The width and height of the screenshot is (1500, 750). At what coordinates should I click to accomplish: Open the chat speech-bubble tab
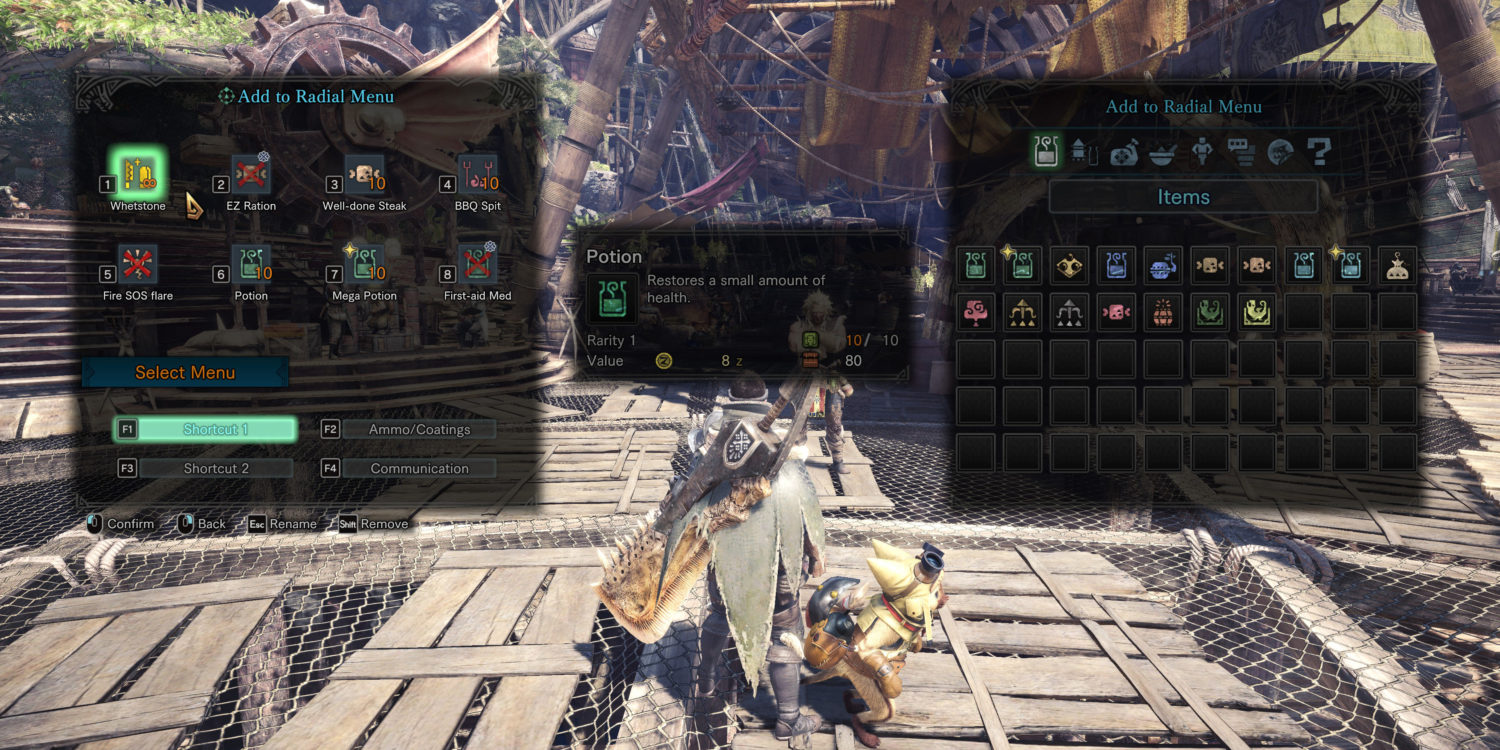tap(1241, 152)
